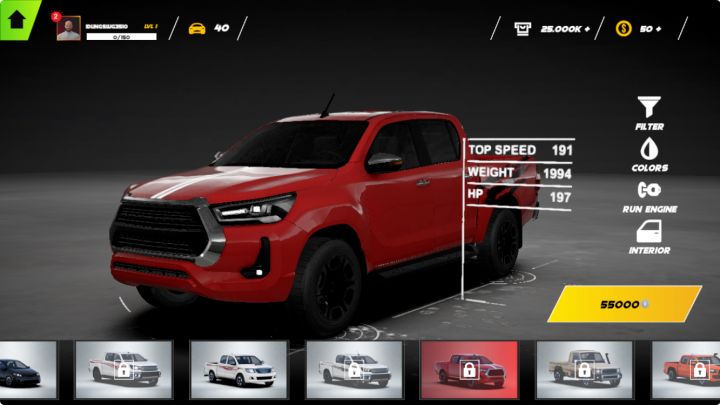Open the player profile avatar

point(68,29)
